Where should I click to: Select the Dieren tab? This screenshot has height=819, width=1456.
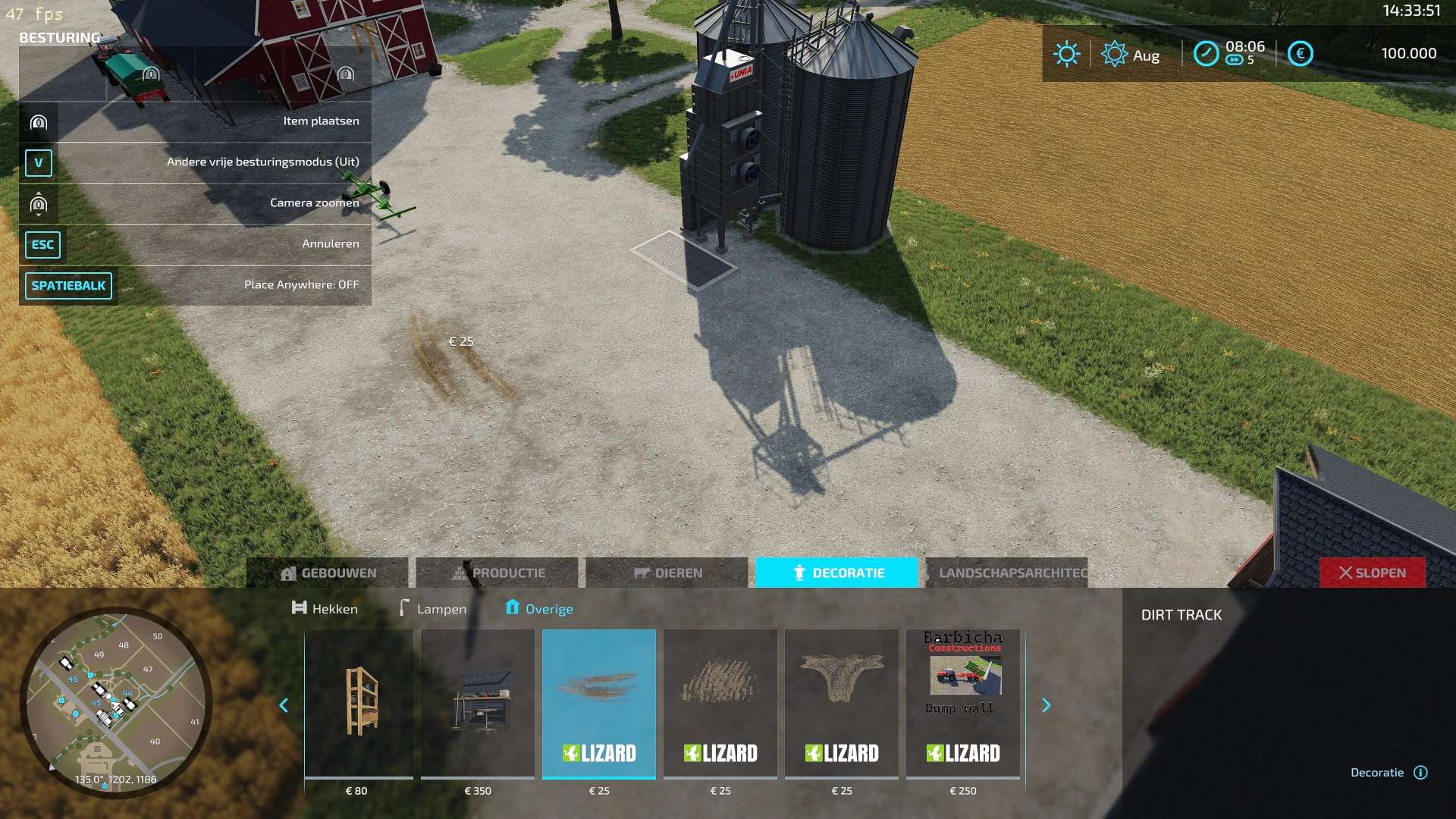pos(667,573)
